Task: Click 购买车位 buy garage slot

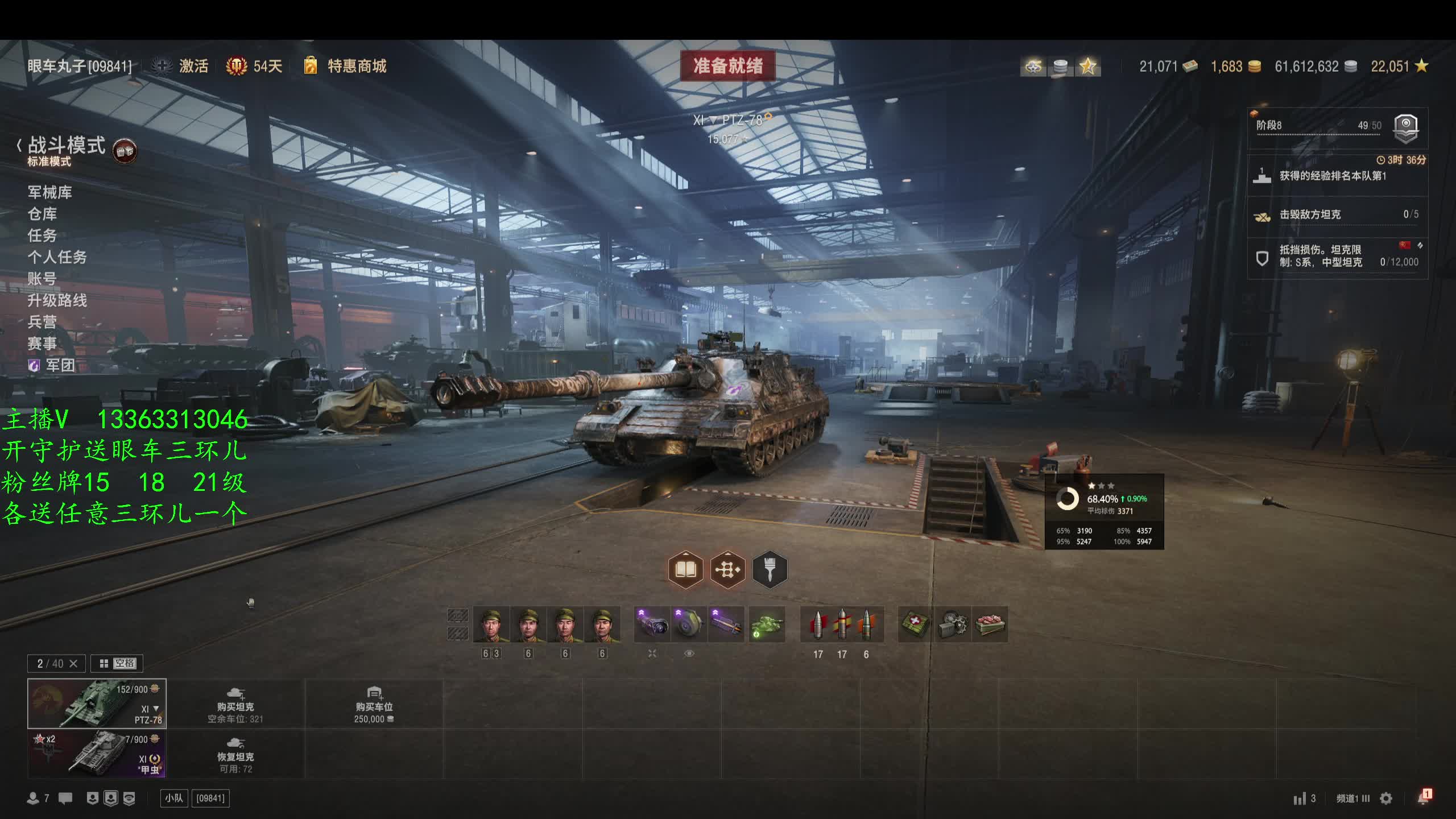Action: (374, 704)
